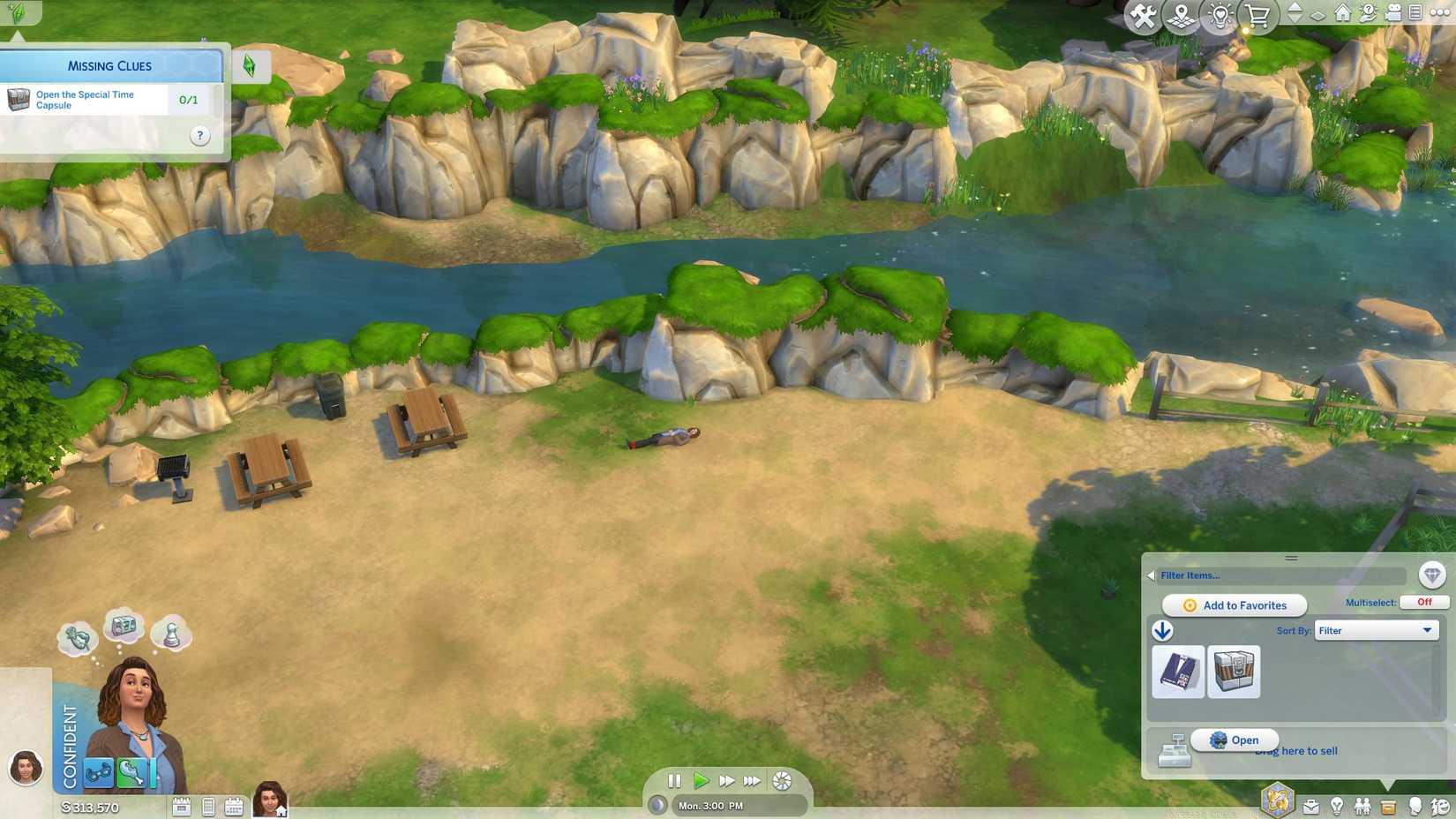Pause the game
This screenshot has height=819, width=1456.
pyautogui.click(x=675, y=780)
